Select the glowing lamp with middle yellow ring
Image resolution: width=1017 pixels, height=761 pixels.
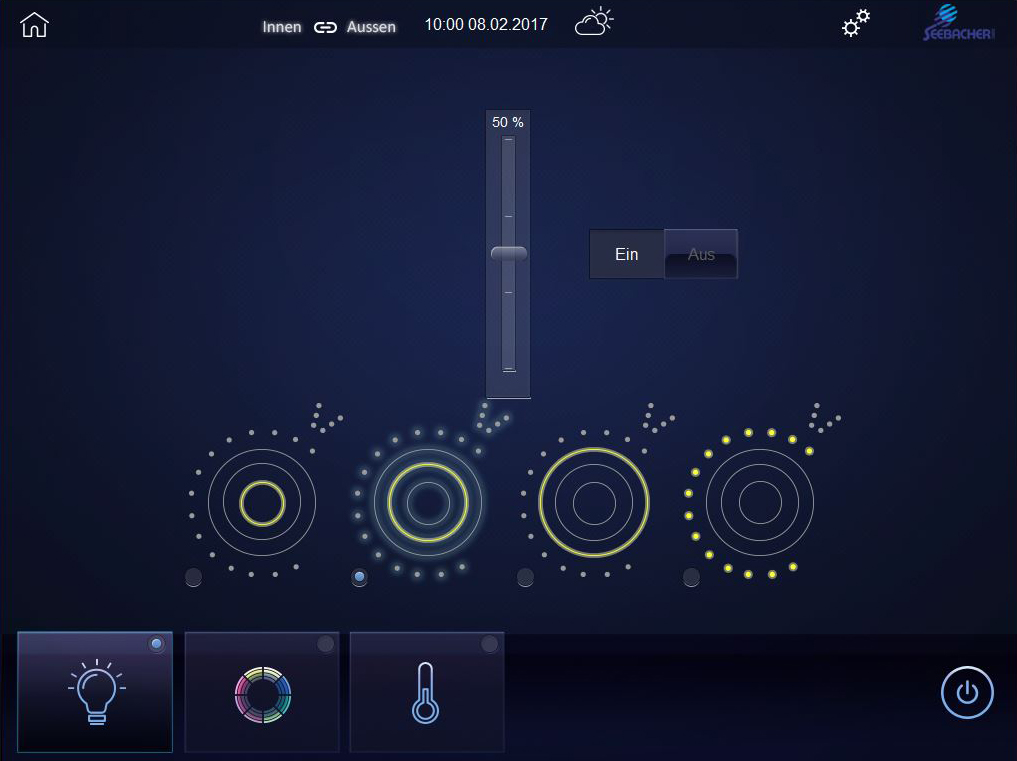coord(428,502)
